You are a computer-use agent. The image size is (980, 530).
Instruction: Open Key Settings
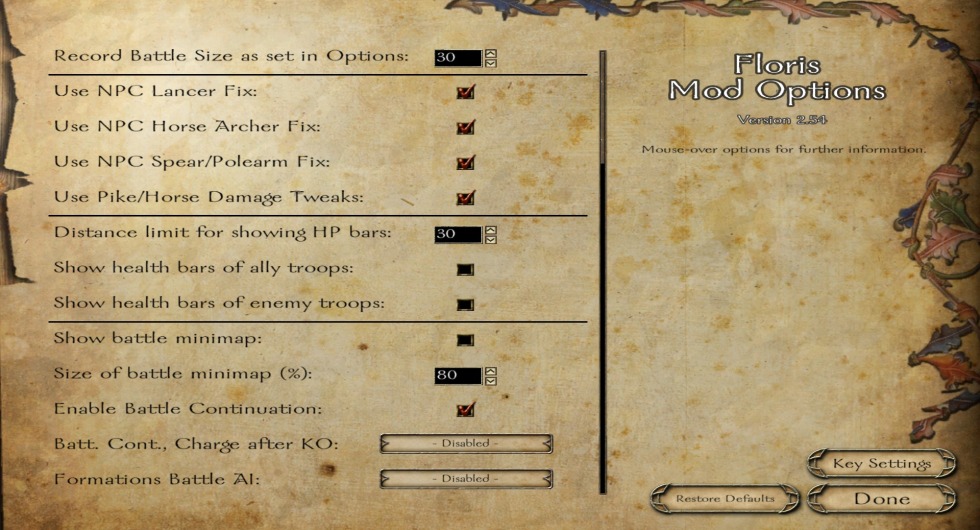[x=881, y=463]
